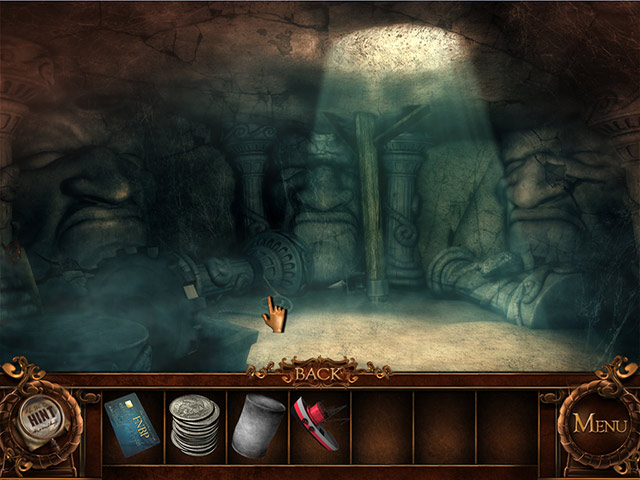Pick the stack of silver coins
Screen dimensions: 640x480
point(192,425)
